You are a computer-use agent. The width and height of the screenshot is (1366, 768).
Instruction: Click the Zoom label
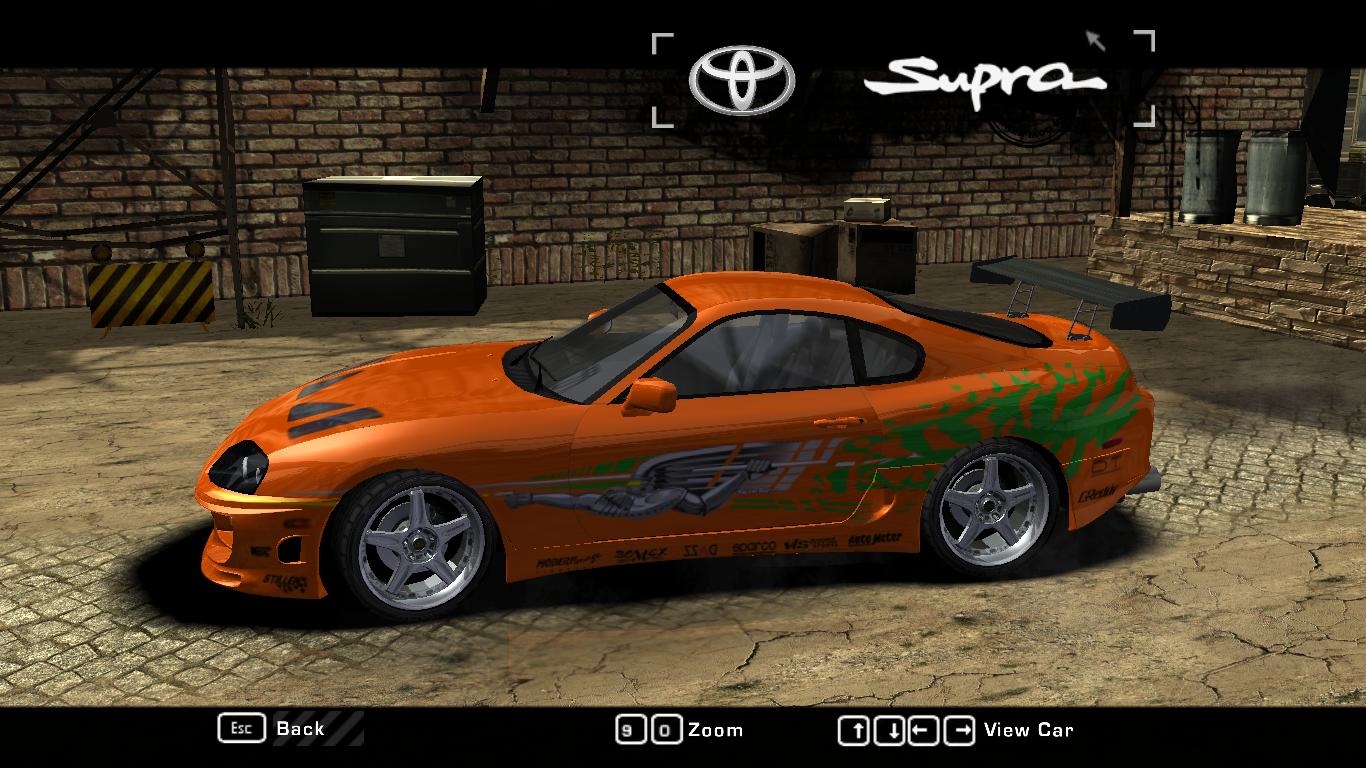pyautogui.click(x=714, y=730)
